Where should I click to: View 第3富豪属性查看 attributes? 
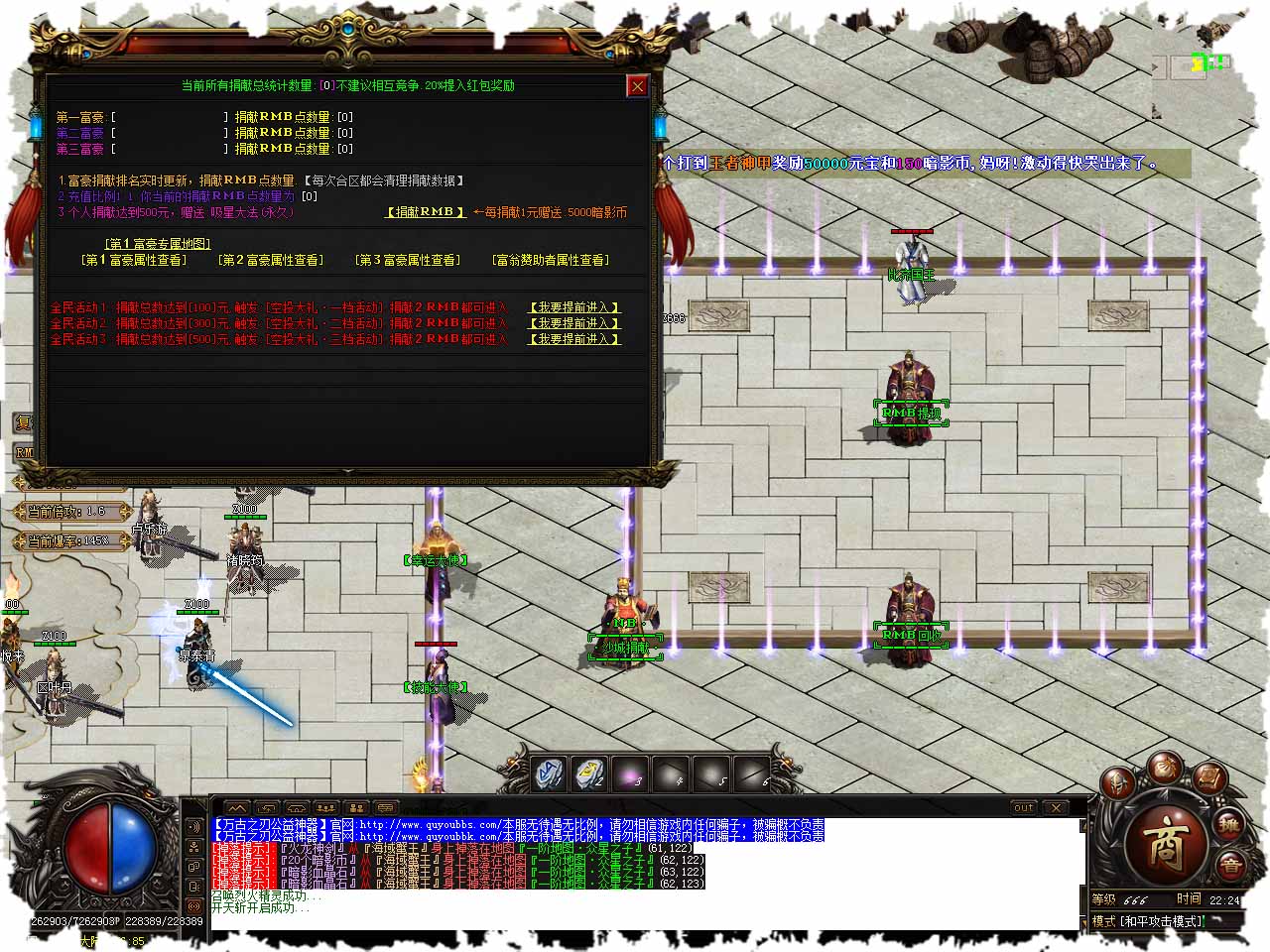click(407, 260)
